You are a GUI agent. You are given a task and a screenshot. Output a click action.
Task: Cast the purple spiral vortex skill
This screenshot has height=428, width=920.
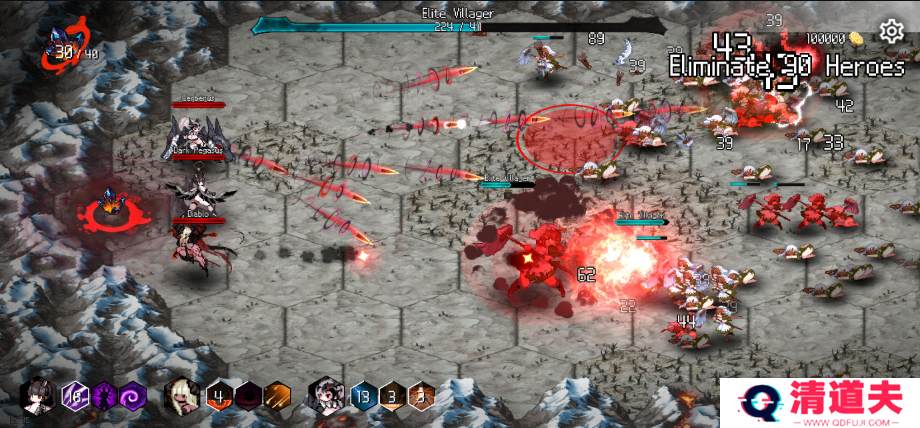click(x=132, y=396)
